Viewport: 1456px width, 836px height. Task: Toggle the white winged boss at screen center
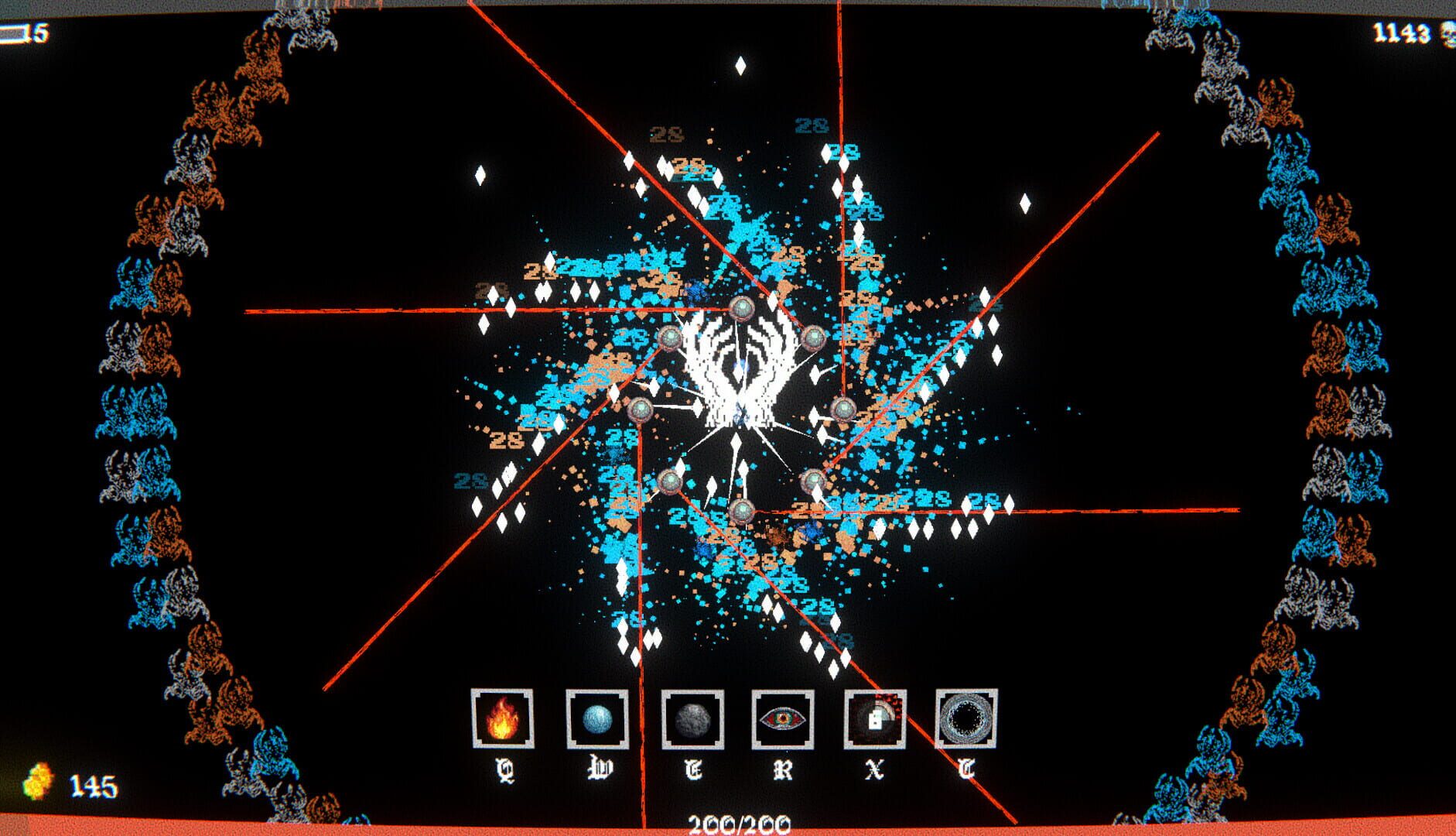coord(740,372)
